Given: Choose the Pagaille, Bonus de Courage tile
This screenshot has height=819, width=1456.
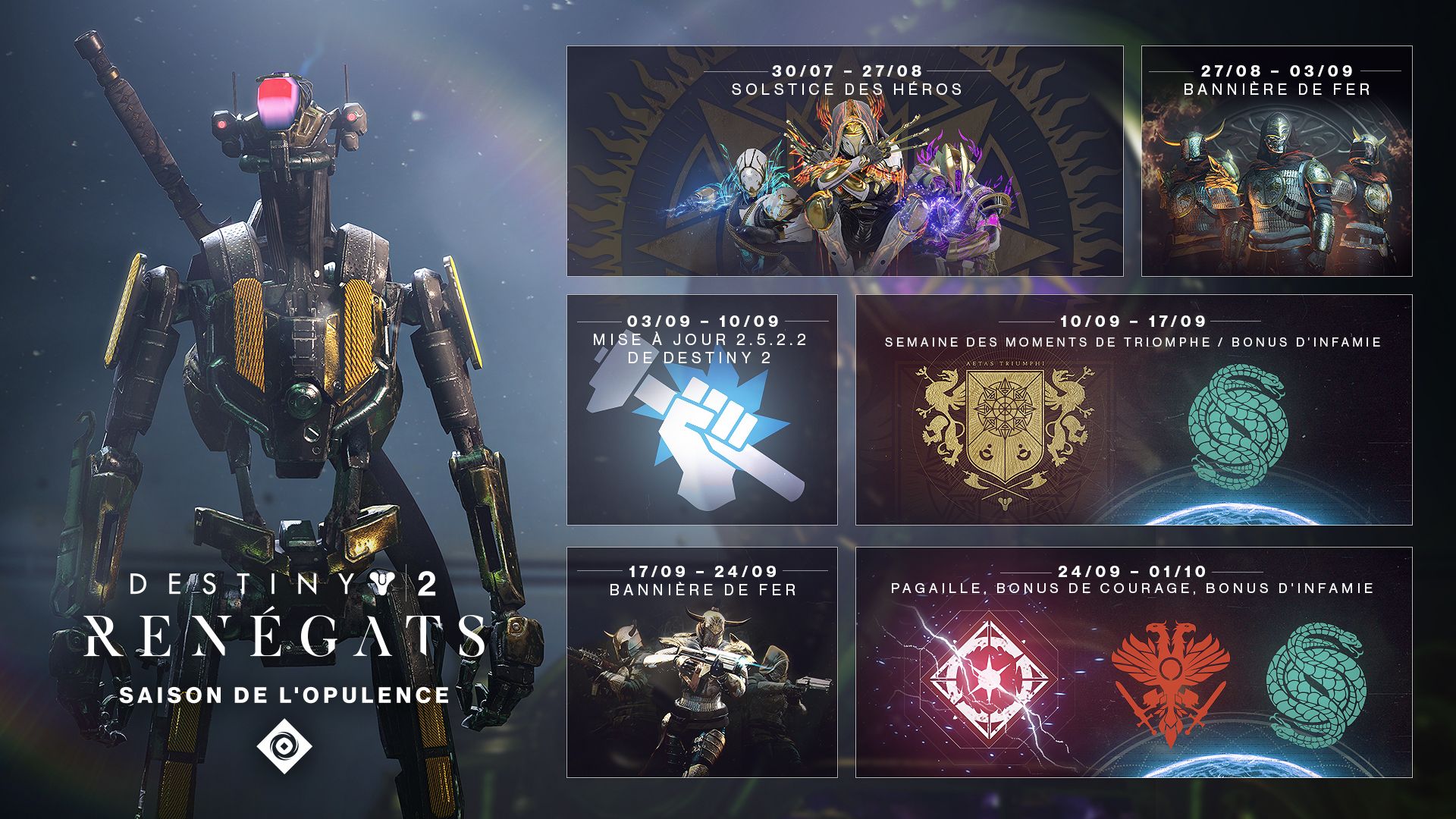Looking at the screenshot, I should click(x=1133, y=662).
